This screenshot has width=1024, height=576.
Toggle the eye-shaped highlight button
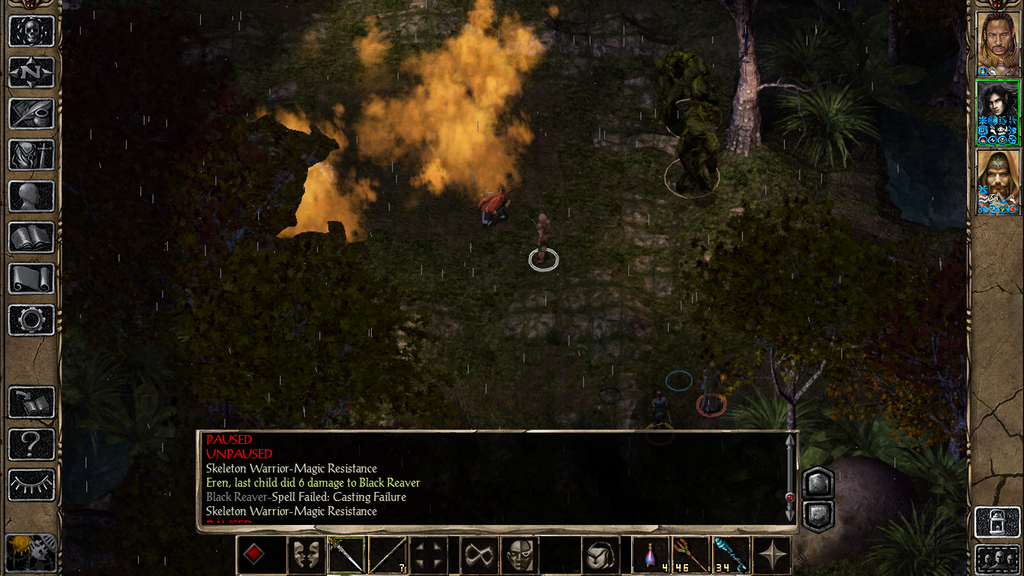pyautogui.click(x=31, y=485)
